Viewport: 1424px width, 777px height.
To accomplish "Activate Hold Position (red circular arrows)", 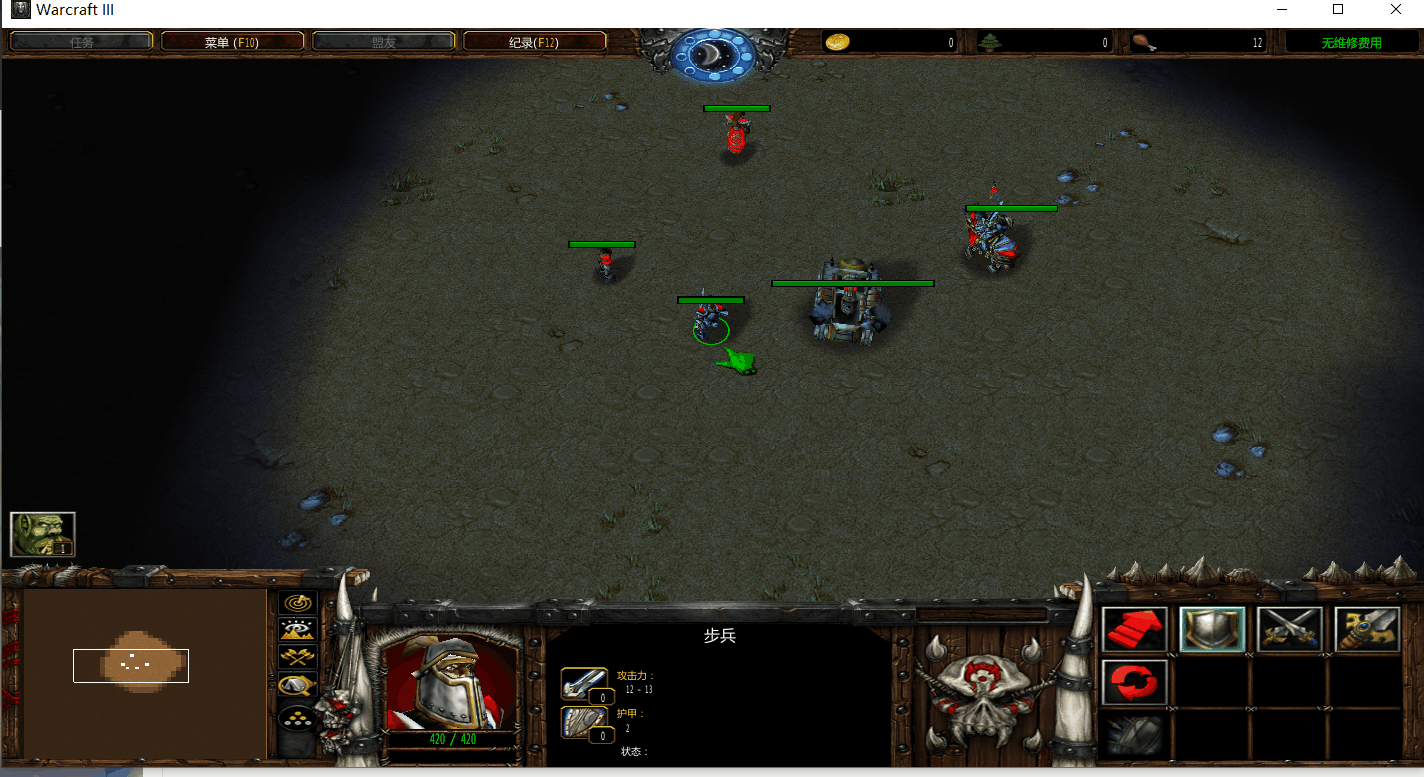I will 1135,681.
